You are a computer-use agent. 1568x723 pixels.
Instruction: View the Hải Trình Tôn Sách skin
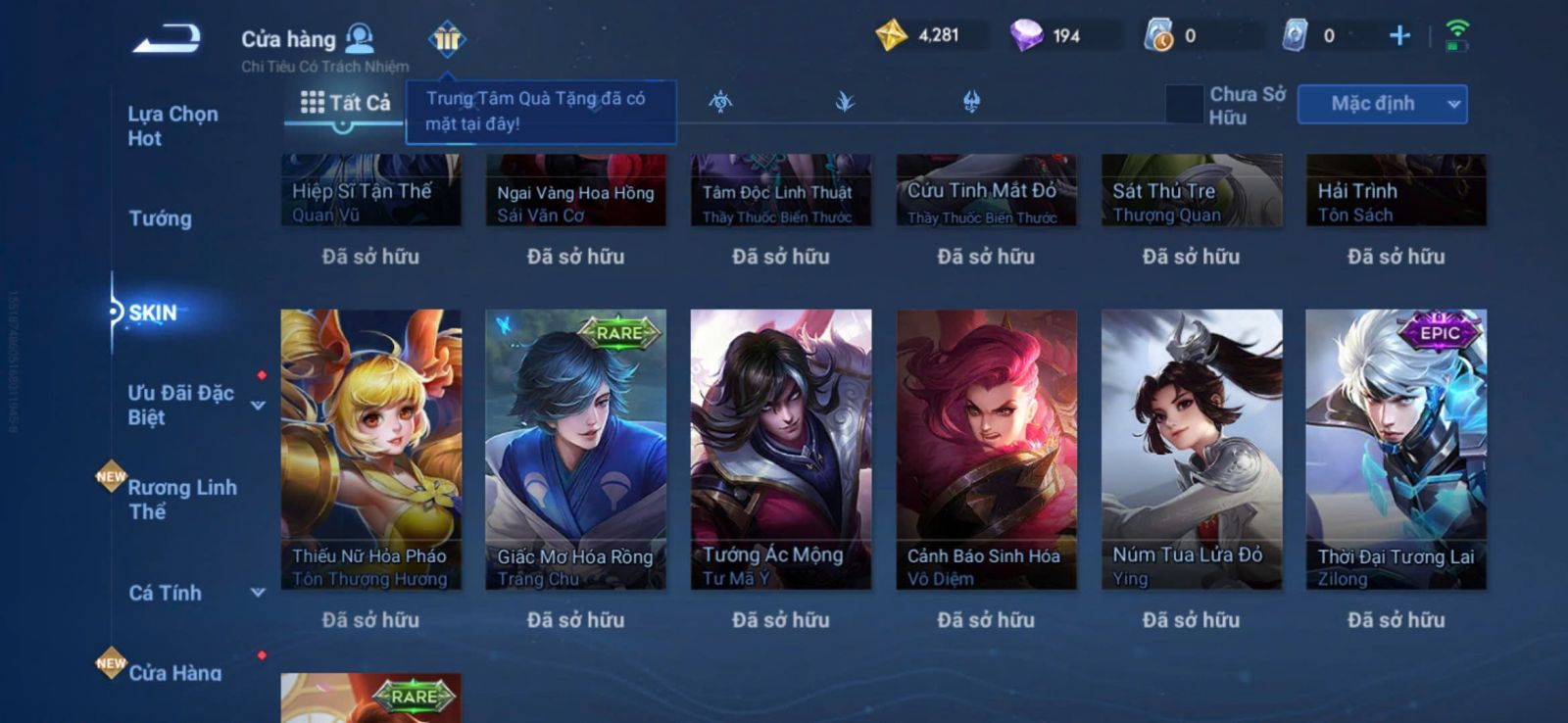[1396, 191]
